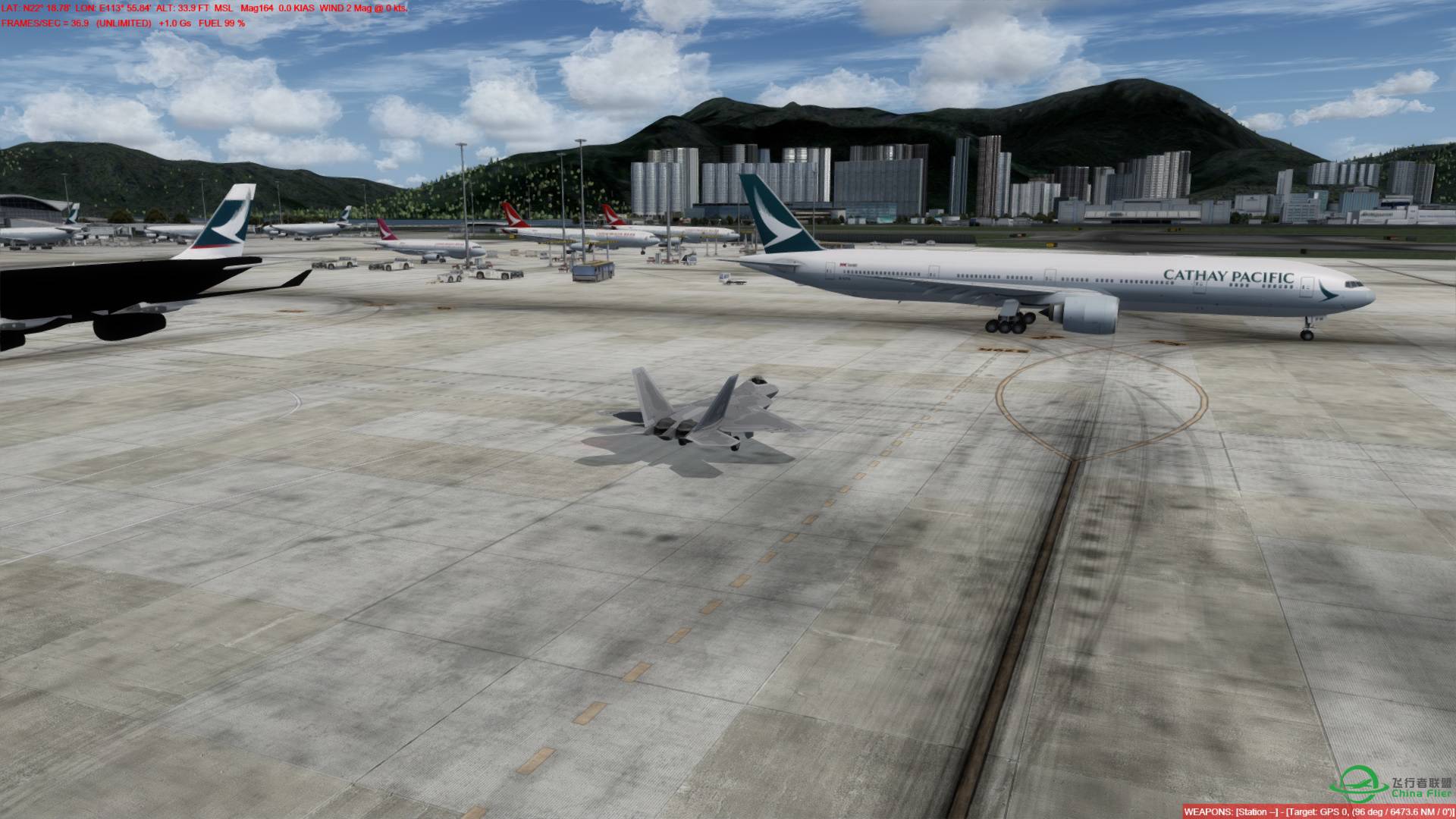Viewport: 1456px width, 819px height.
Task: Click the LAT N22 18.78 coordinate text
Action: point(36,8)
